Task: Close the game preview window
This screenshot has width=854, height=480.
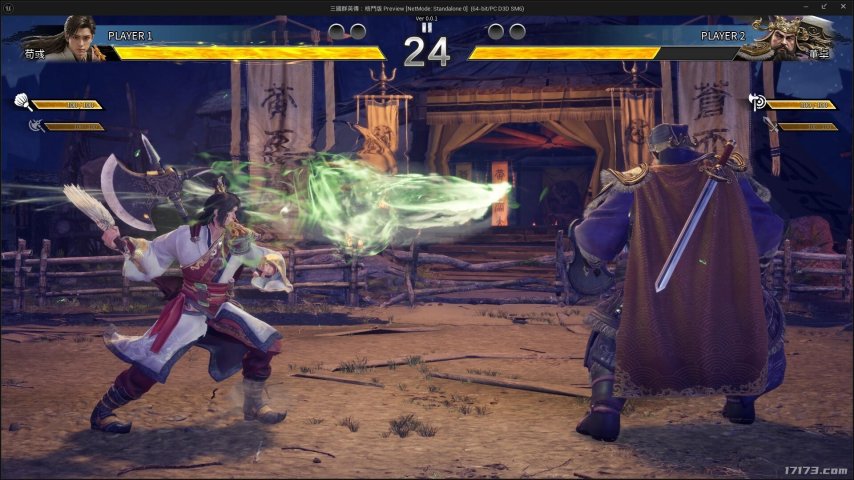Action: tap(843, 8)
